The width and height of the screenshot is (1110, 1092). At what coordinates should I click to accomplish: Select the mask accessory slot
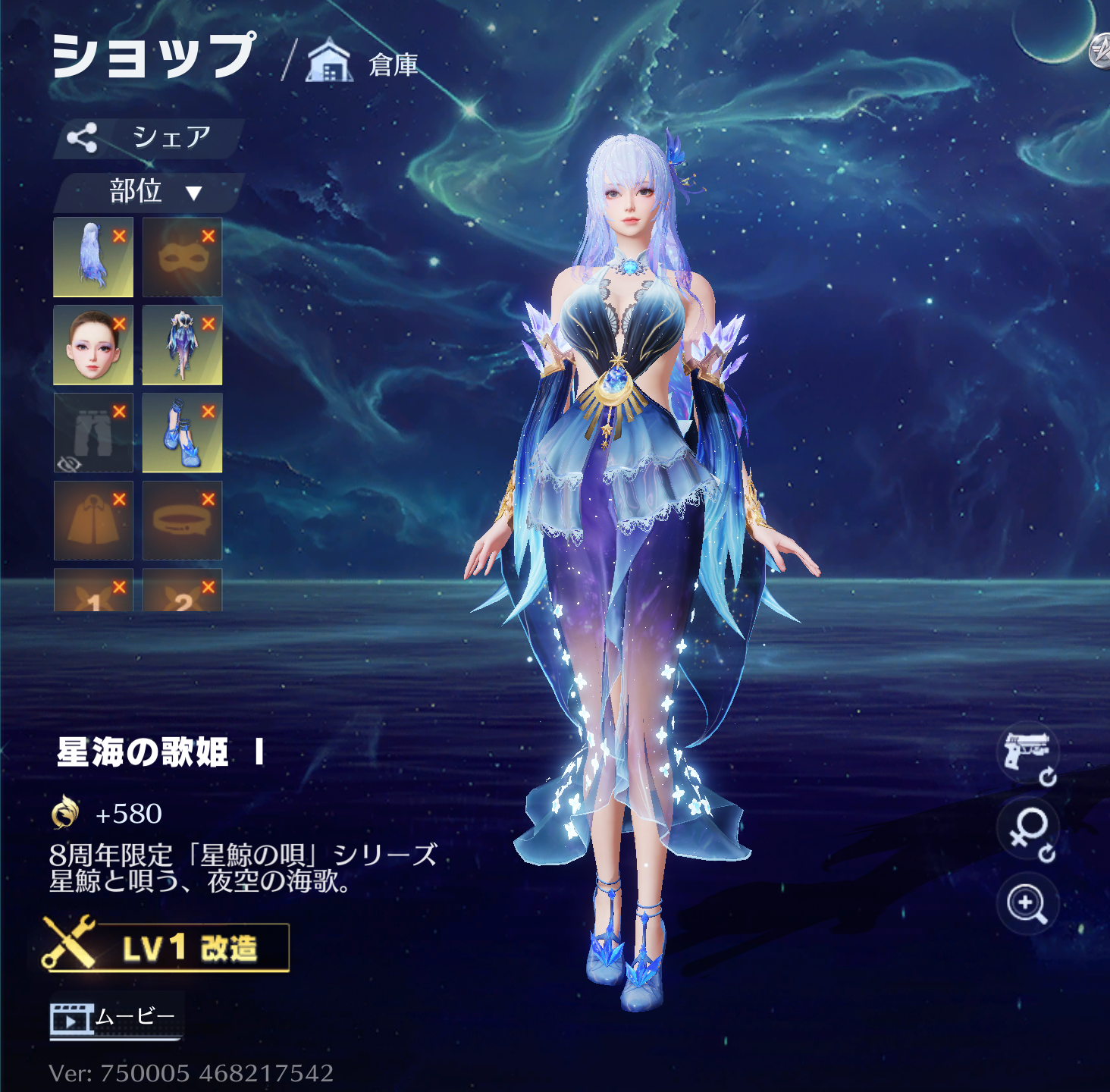(x=182, y=258)
